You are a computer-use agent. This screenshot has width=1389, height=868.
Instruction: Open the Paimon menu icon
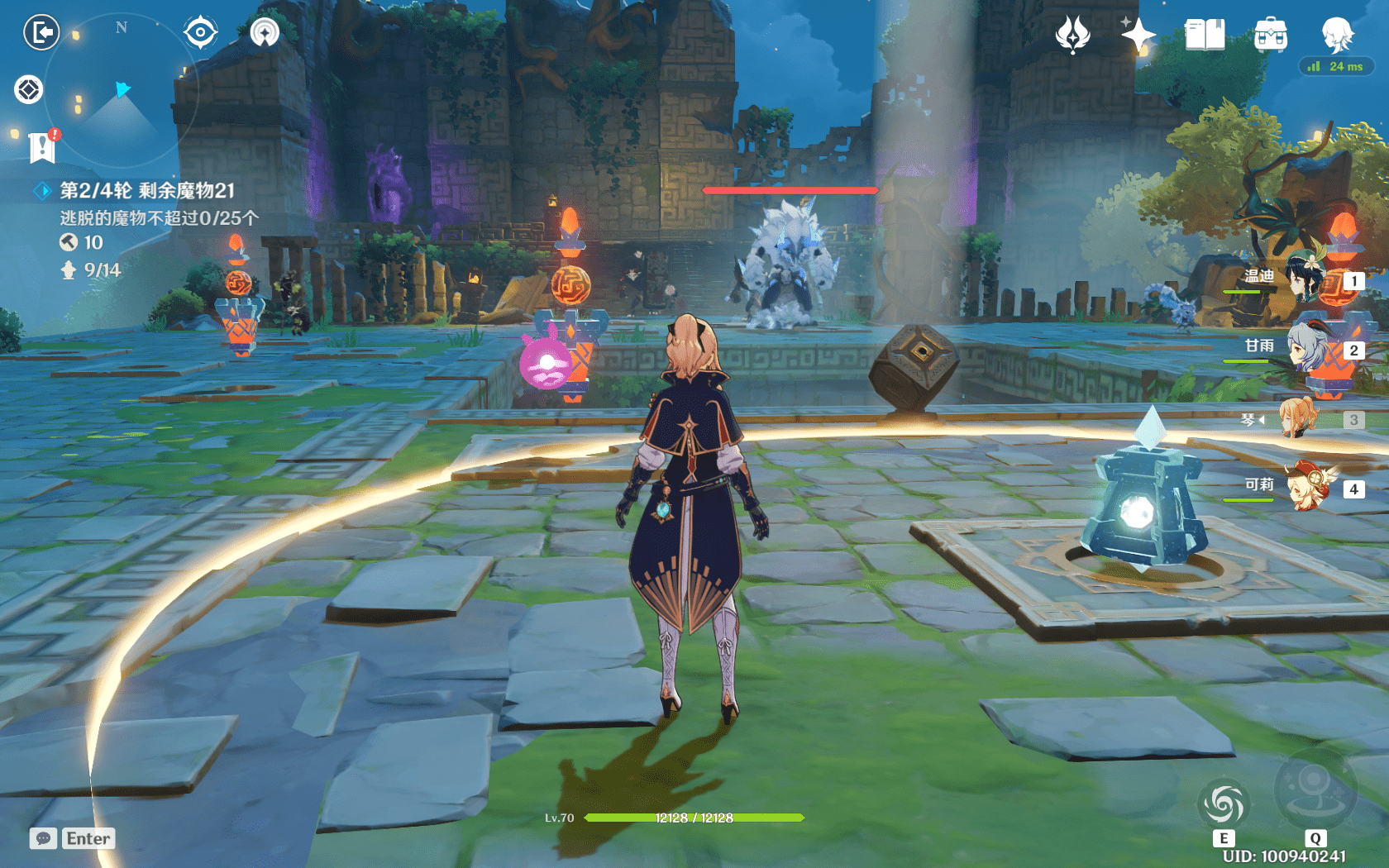[1337, 35]
